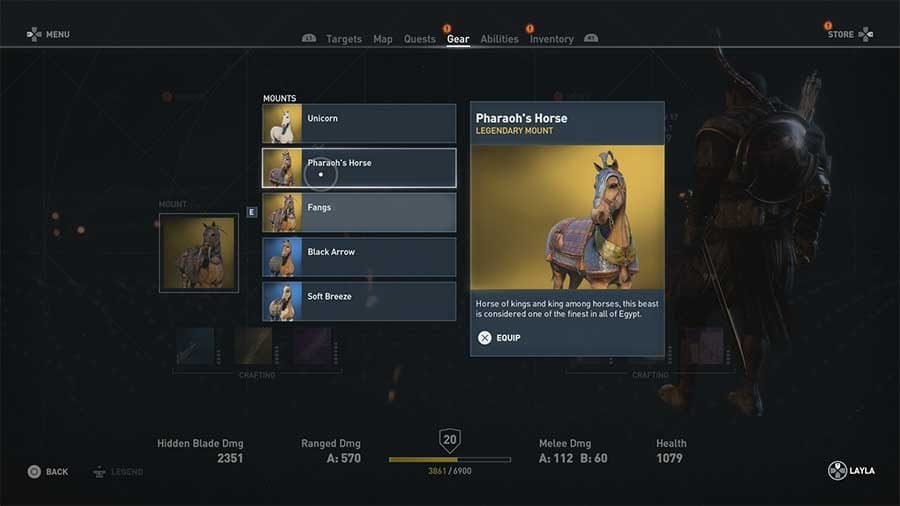Open the Map tab
The width and height of the screenshot is (900, 506).
coord(383,39)
